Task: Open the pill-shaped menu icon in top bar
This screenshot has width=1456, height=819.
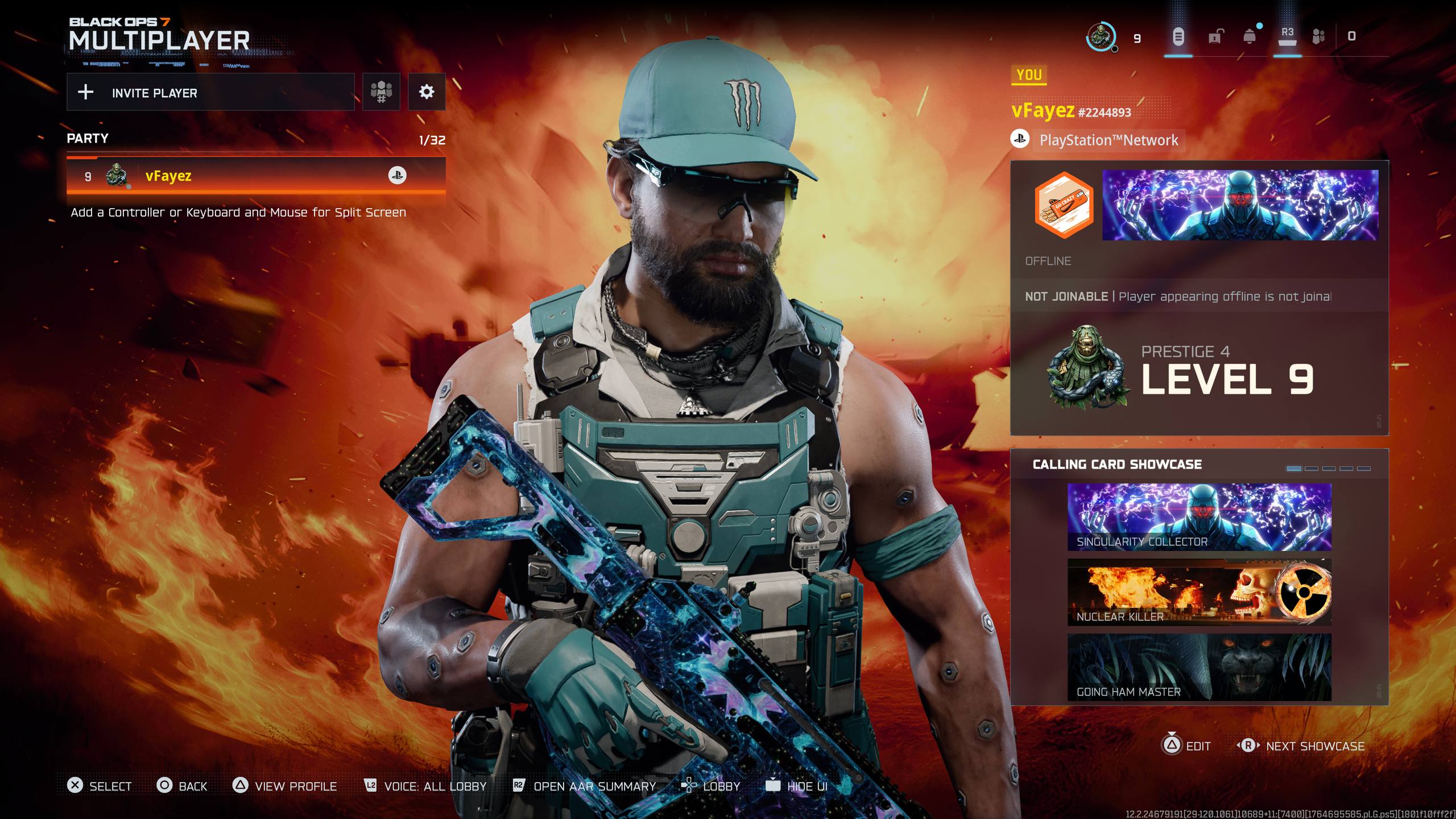Action: (x=1178, y=37)
